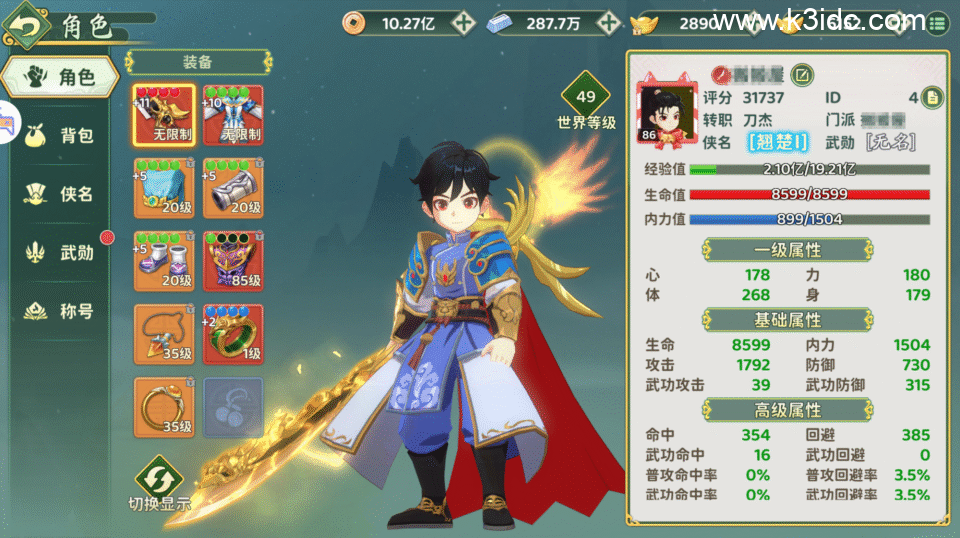
Task: Add more copper coins with plus button
Action: pyautogui.click(x=462, y=22)
